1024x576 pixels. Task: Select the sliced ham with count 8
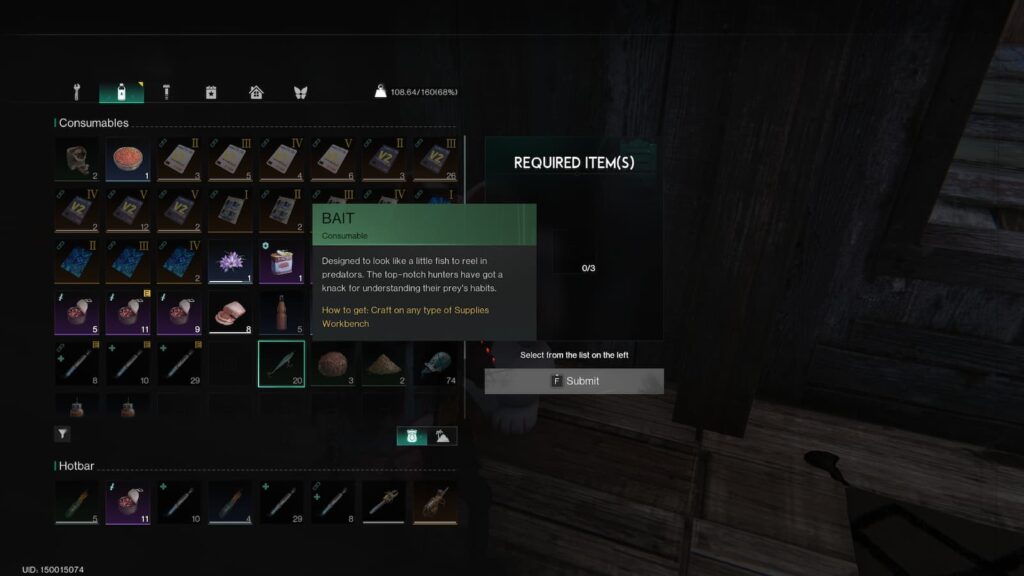coord(230,313)
